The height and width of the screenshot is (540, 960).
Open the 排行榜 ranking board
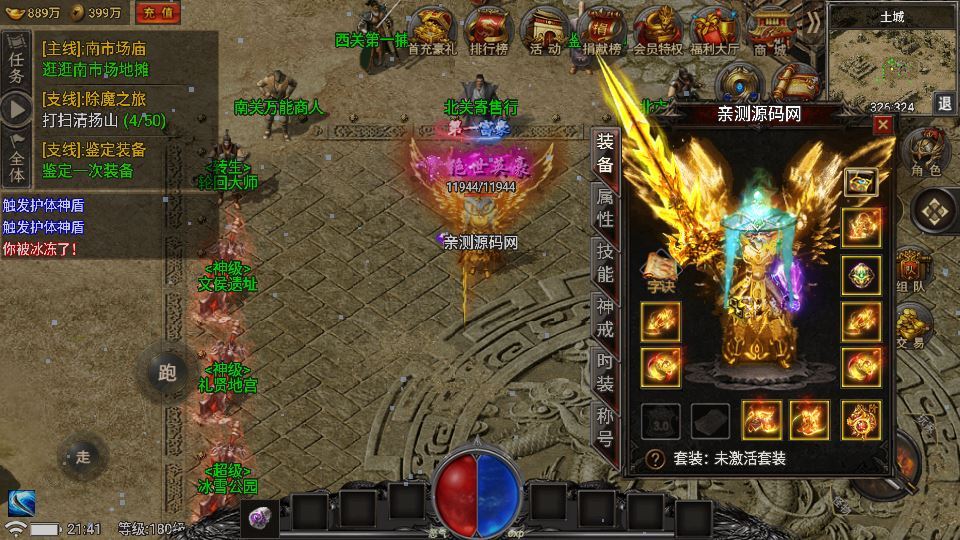[x=487, y=30]
